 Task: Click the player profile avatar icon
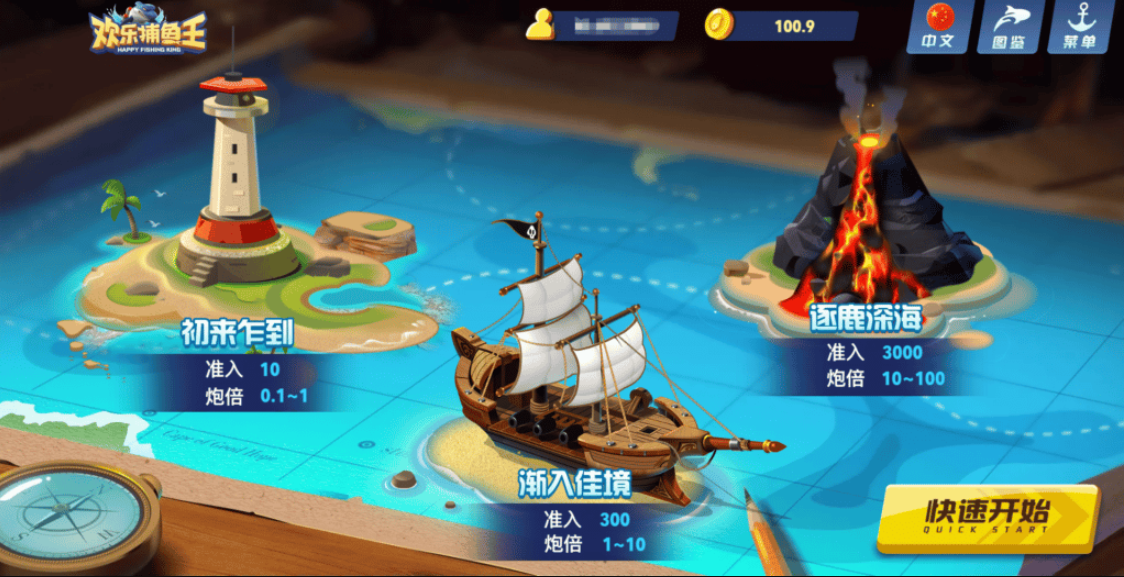541,25
